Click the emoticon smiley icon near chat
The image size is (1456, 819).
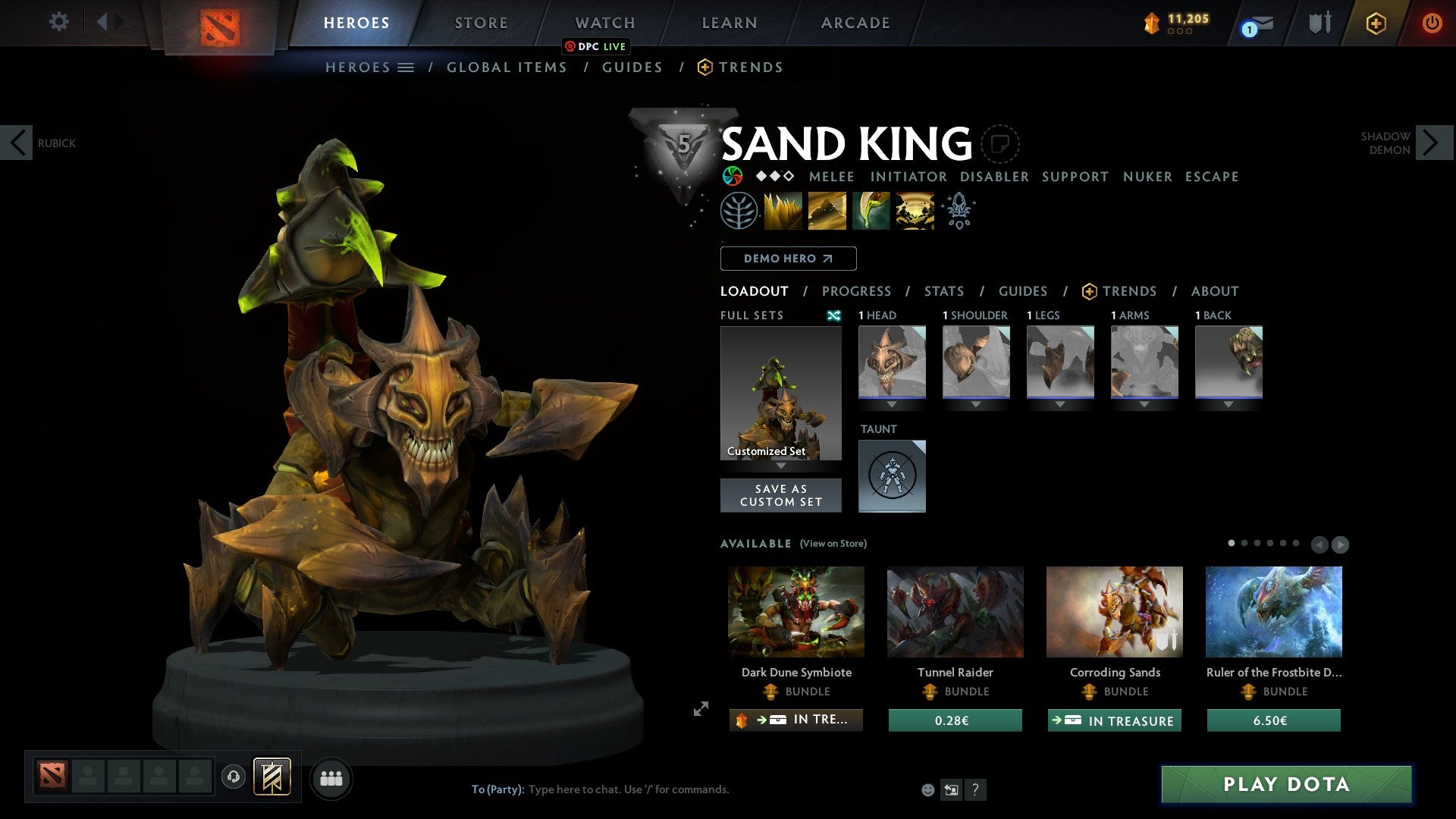point(927,789)
